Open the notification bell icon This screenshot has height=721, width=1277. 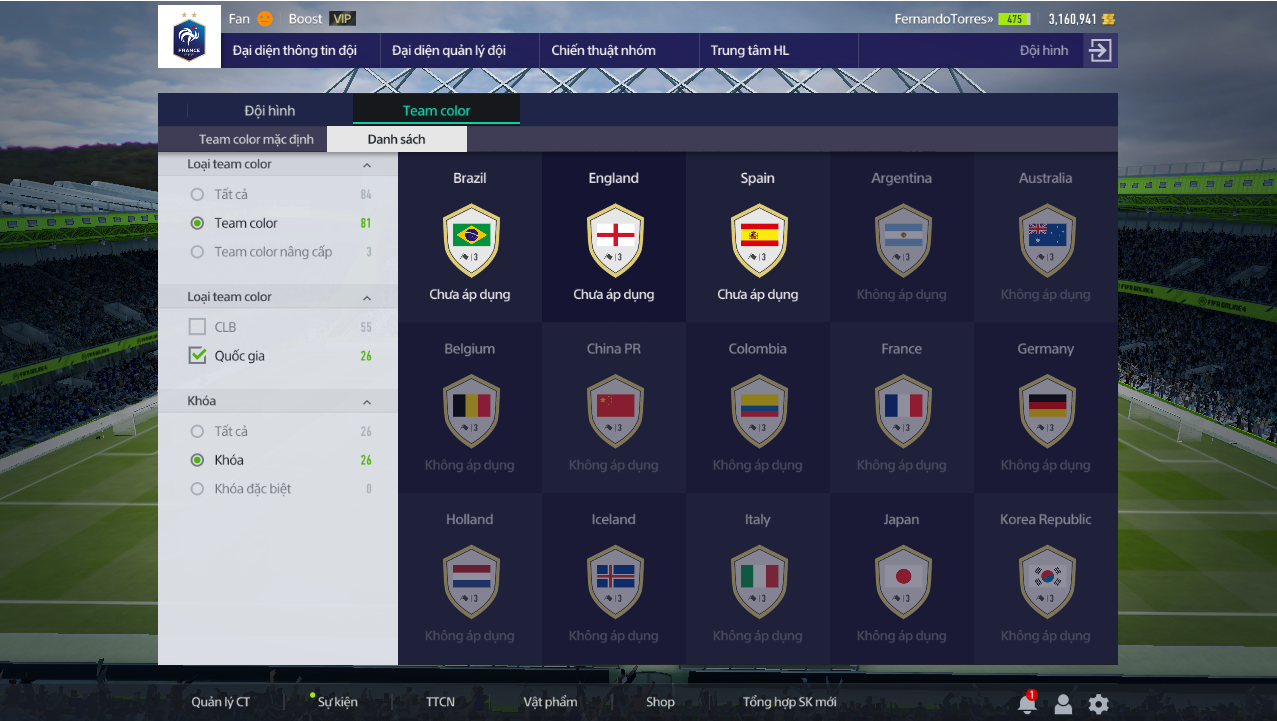(x=1026, y=704)
